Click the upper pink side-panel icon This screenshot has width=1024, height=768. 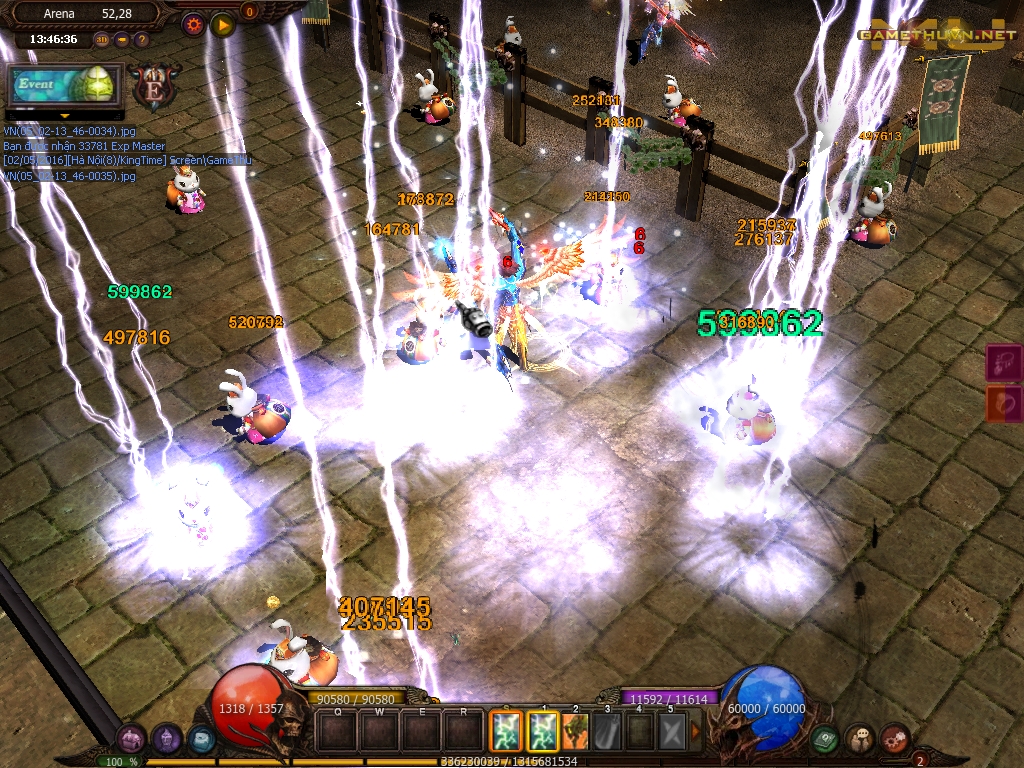coord(1004,362)
